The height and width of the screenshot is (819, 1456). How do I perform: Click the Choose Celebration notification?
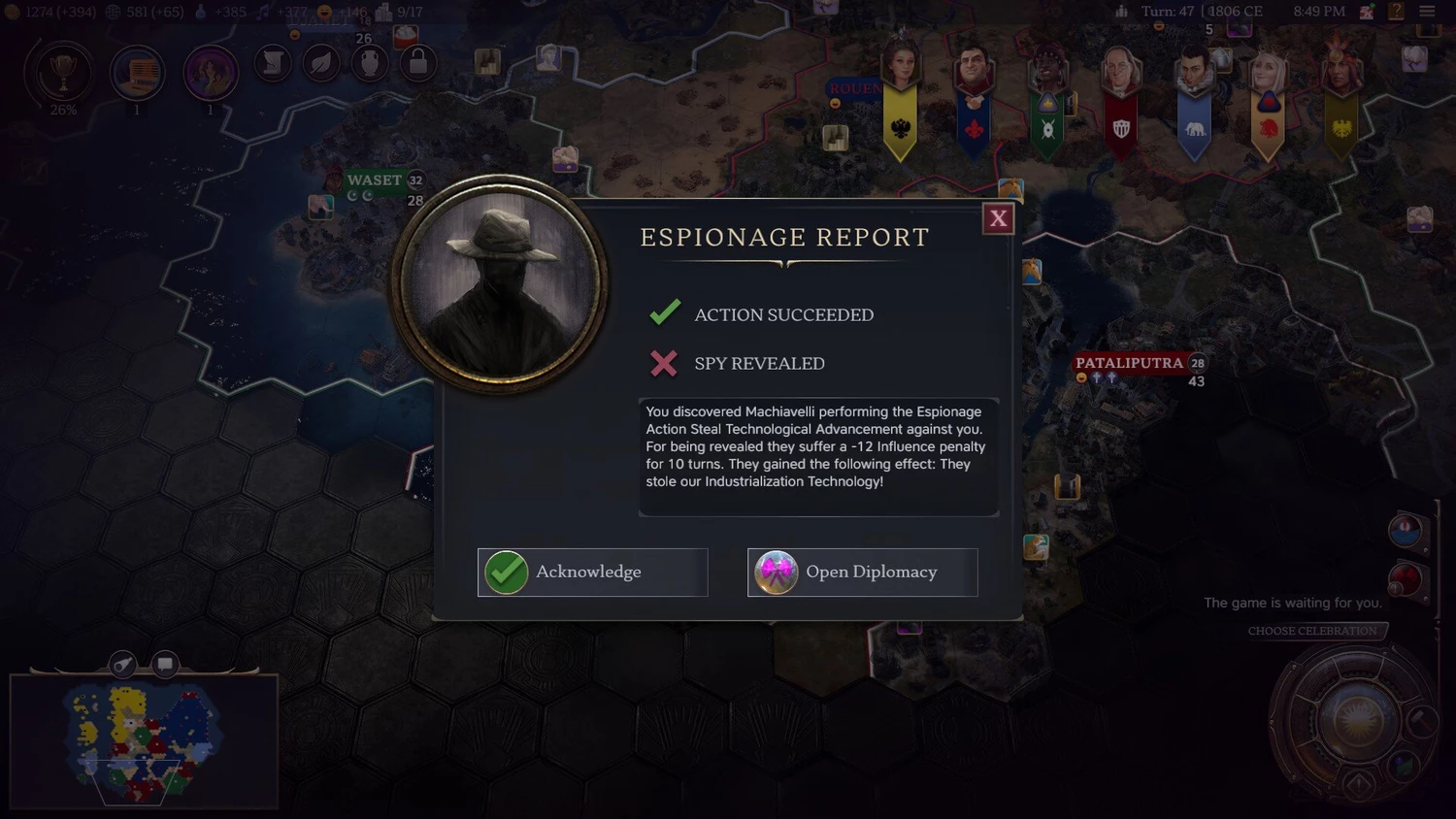coord(1312,631)
